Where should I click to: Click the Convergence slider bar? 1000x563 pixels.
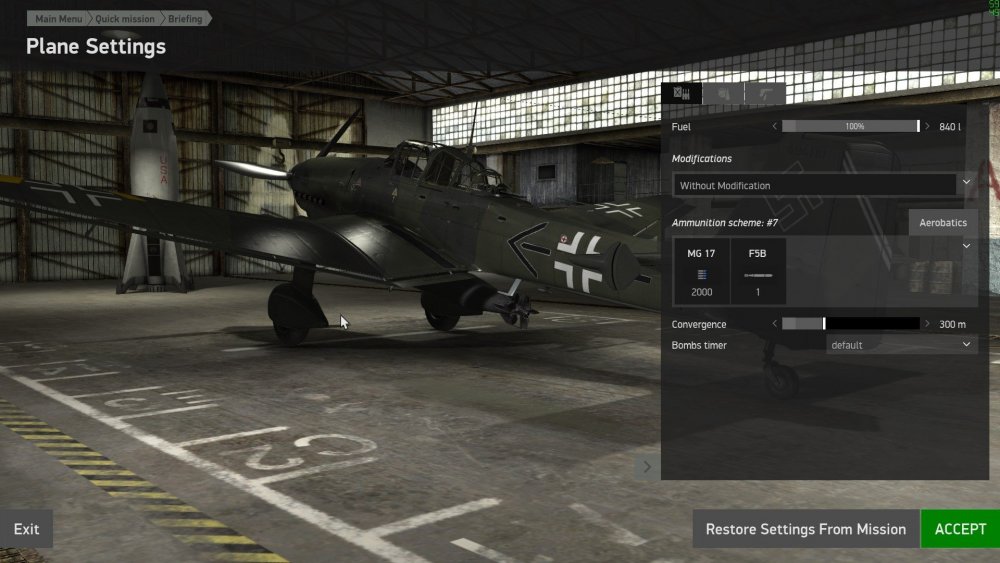[850, 324]
